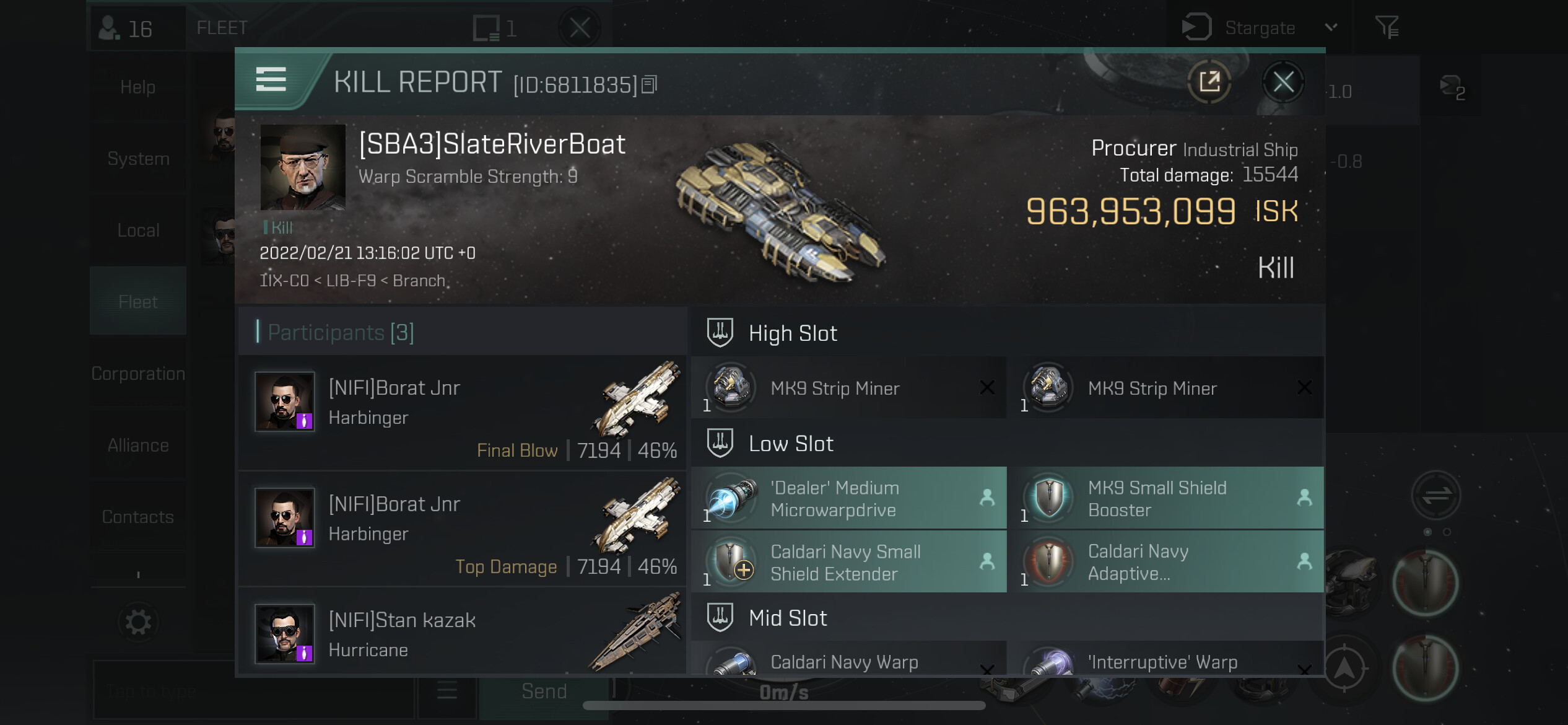Screen dimensions: 1568x725
Task: Inspect the 'Dealer' Medium Microwarpdrive module
Action: pos(848,498)
